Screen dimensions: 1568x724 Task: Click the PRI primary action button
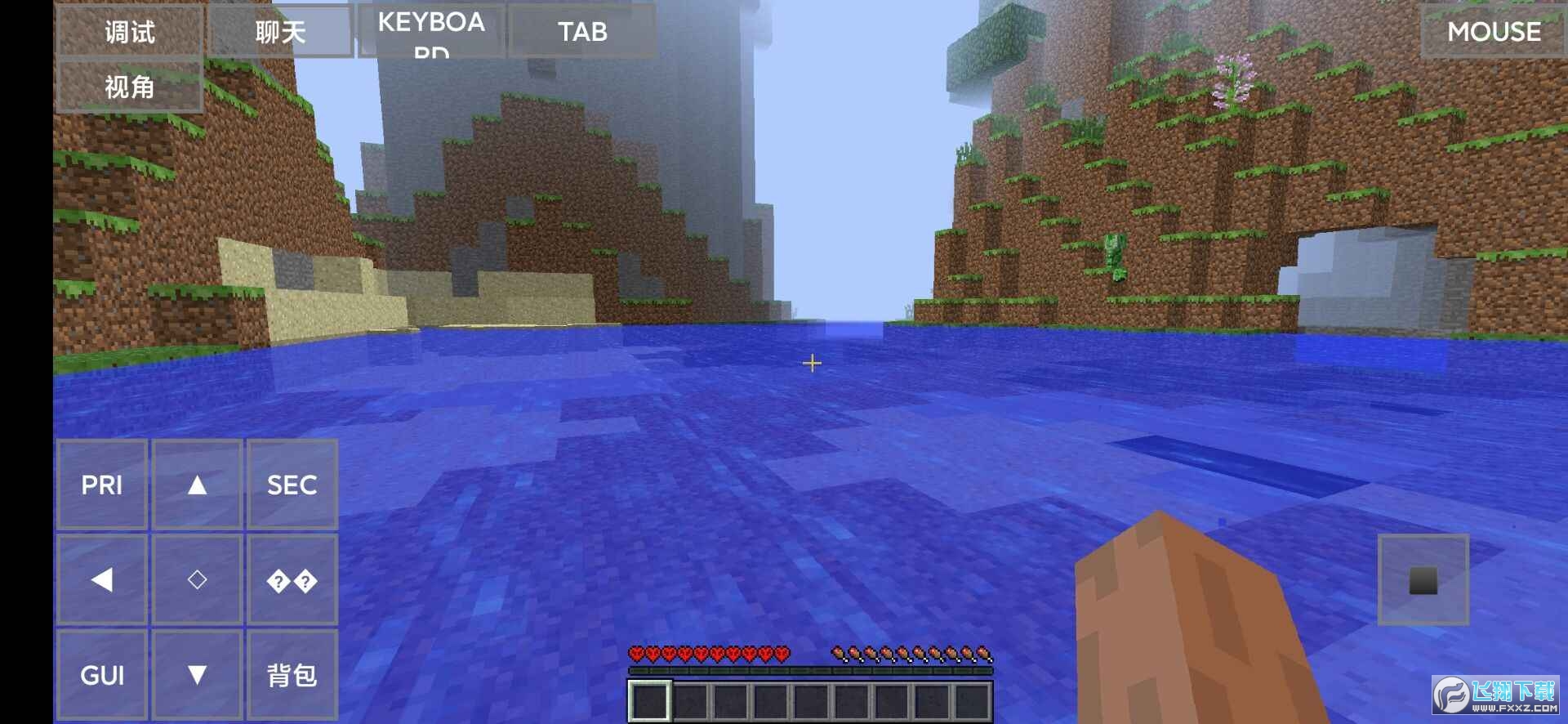click(x=102, y=485)
